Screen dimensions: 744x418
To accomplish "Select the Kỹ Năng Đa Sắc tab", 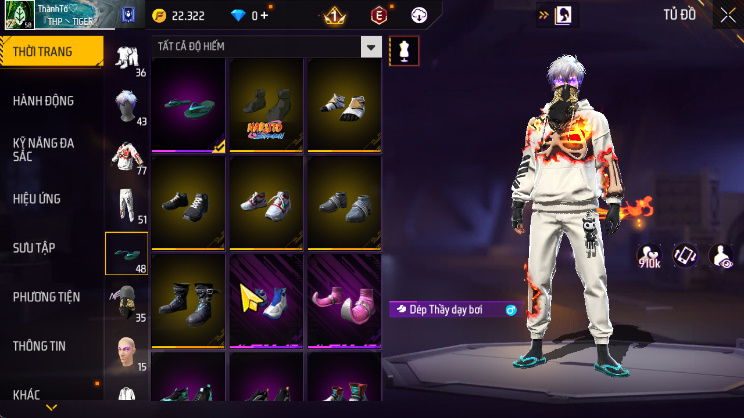I will click(x=50, y=150).
